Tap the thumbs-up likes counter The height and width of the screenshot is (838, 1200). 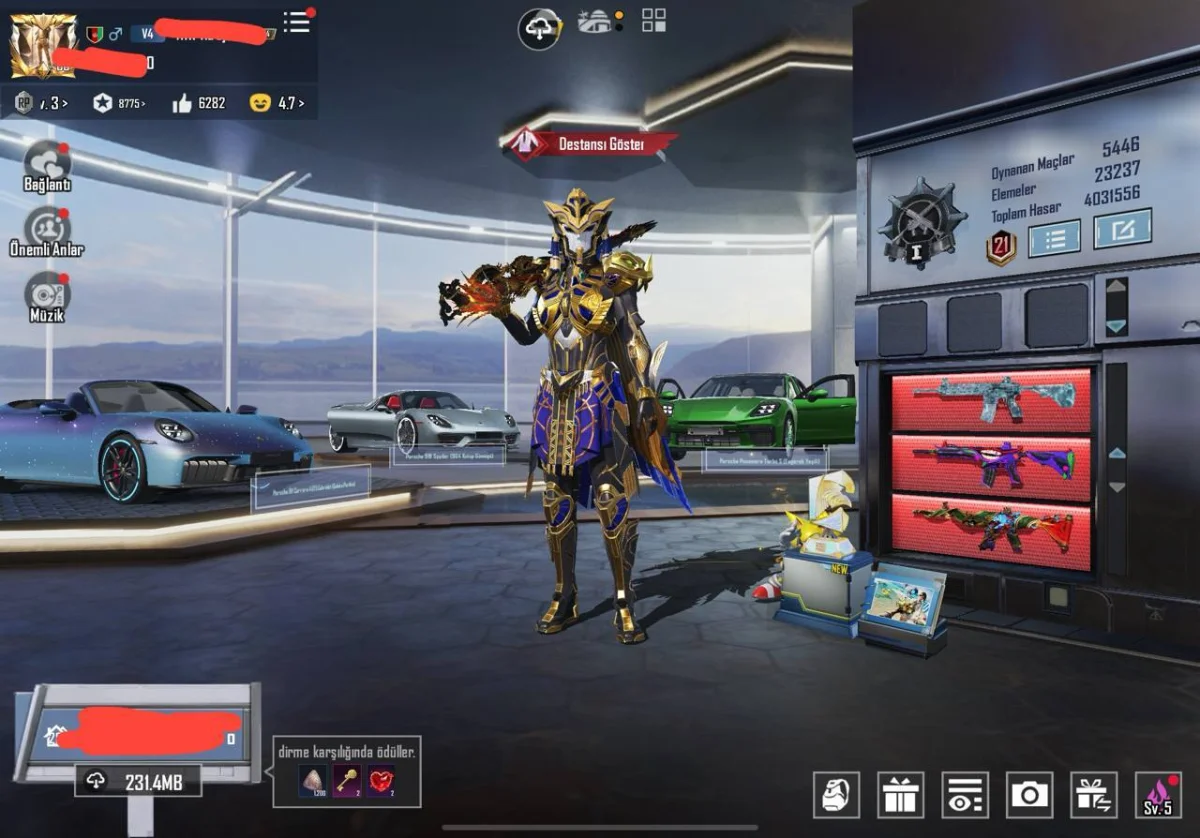(199, 102)
